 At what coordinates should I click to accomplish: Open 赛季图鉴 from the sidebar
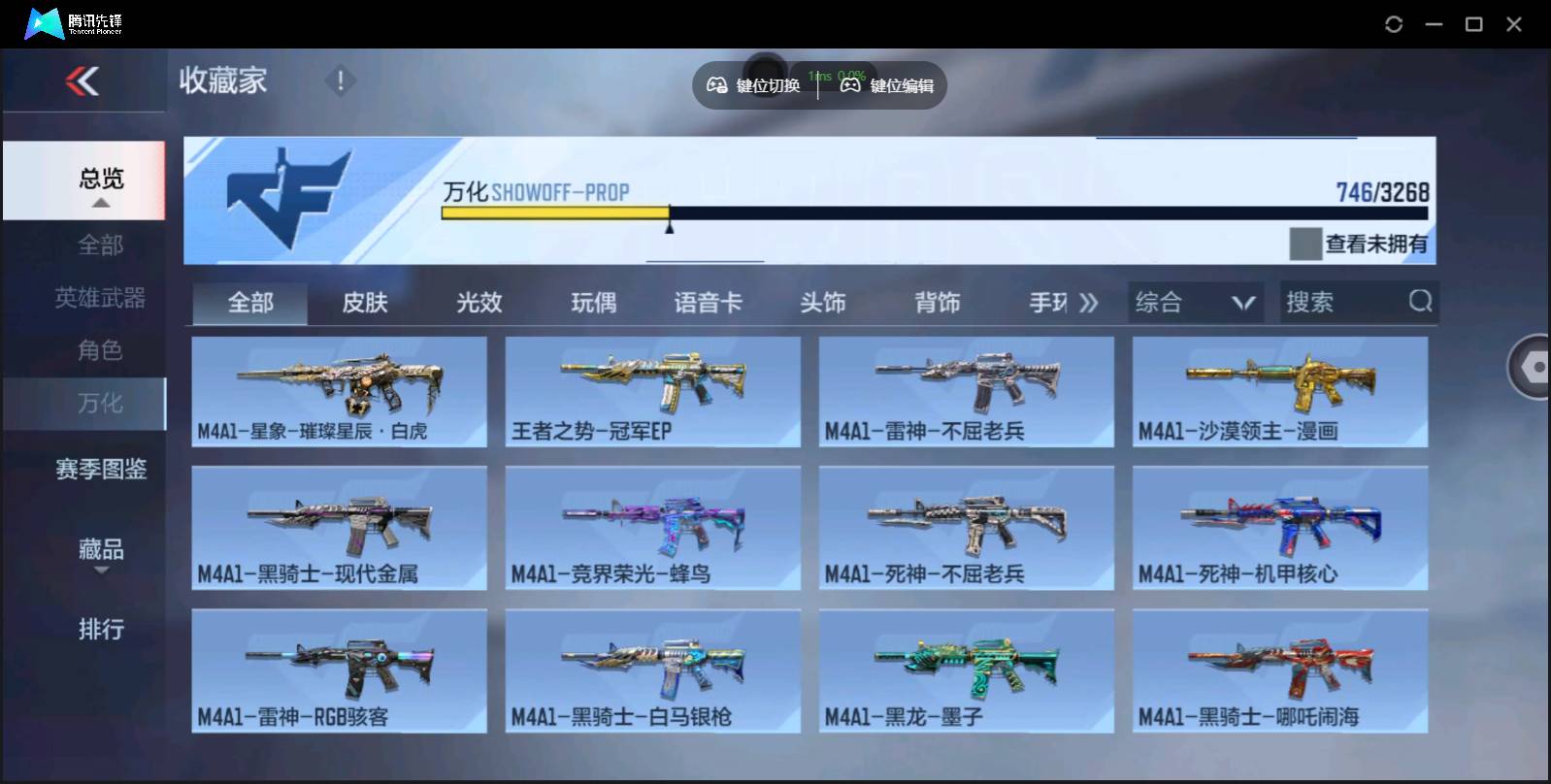click(x=99, y=470)
